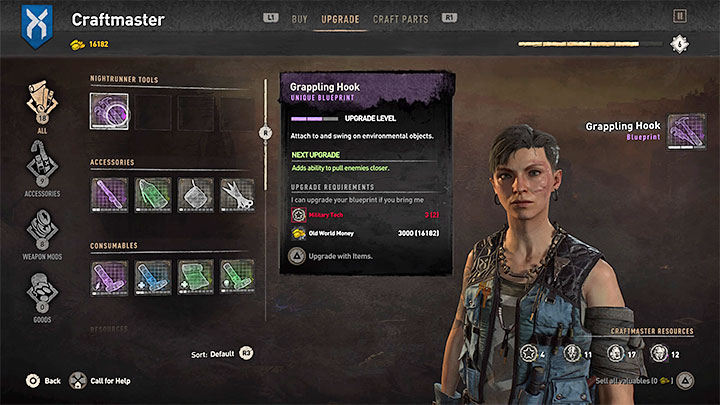Select the white claw-shaped accessory blueprint
This screenshot has height=405, width=720.
click(238, 194)
